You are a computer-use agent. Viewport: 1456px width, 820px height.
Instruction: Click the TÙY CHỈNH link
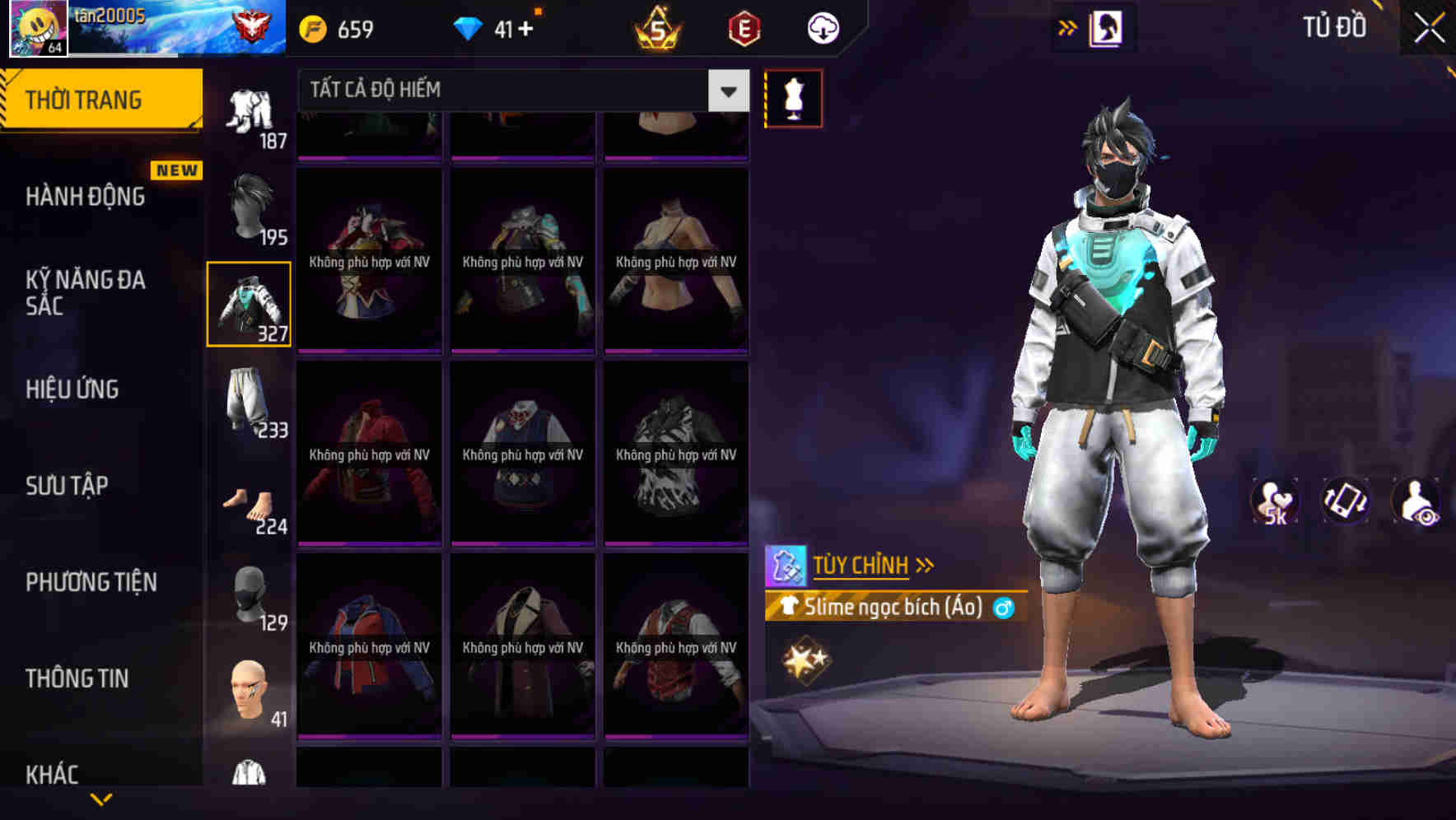[861, 565]
